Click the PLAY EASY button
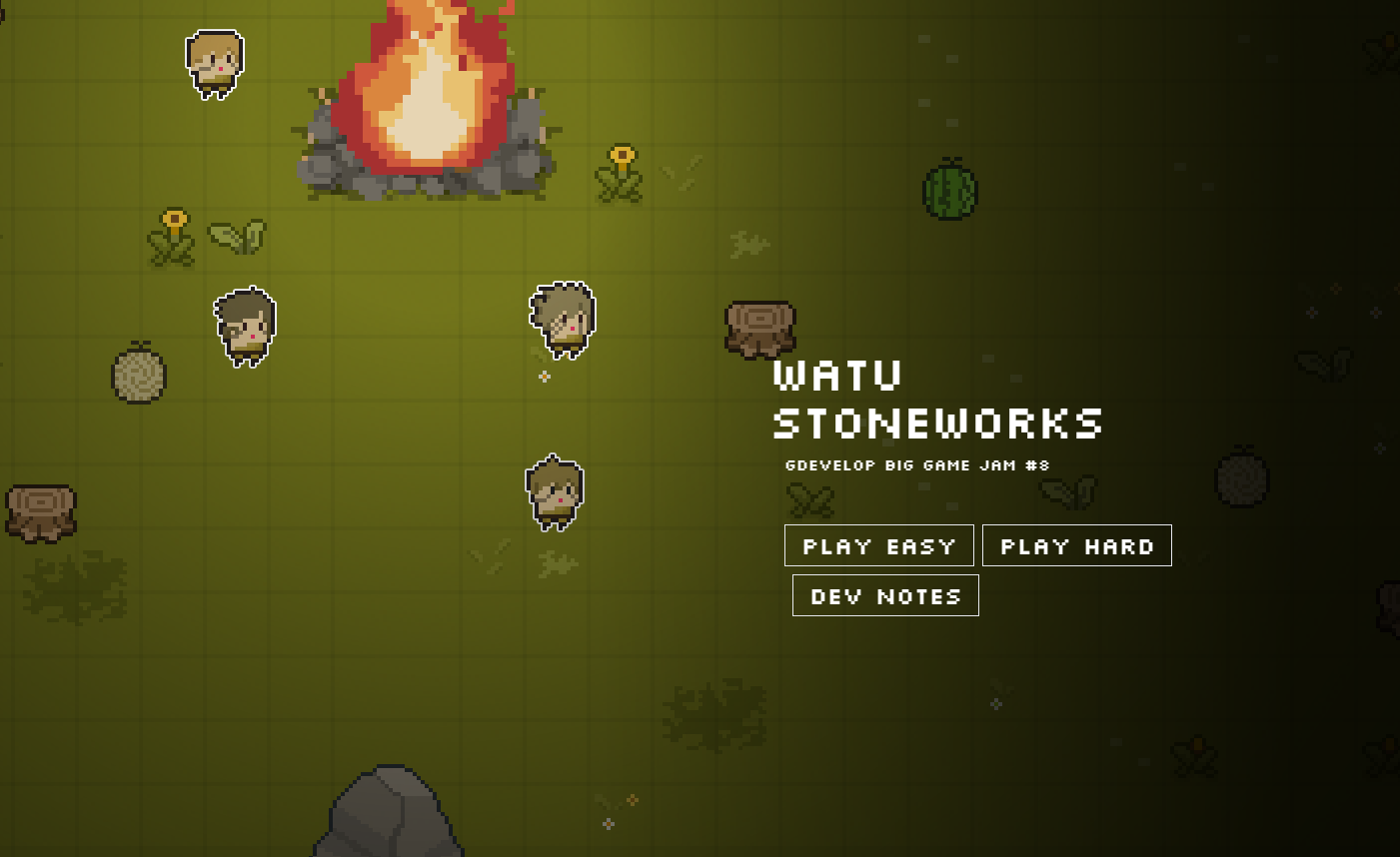The height and width of the screenshot is (857, 1400). coord(878,545)
